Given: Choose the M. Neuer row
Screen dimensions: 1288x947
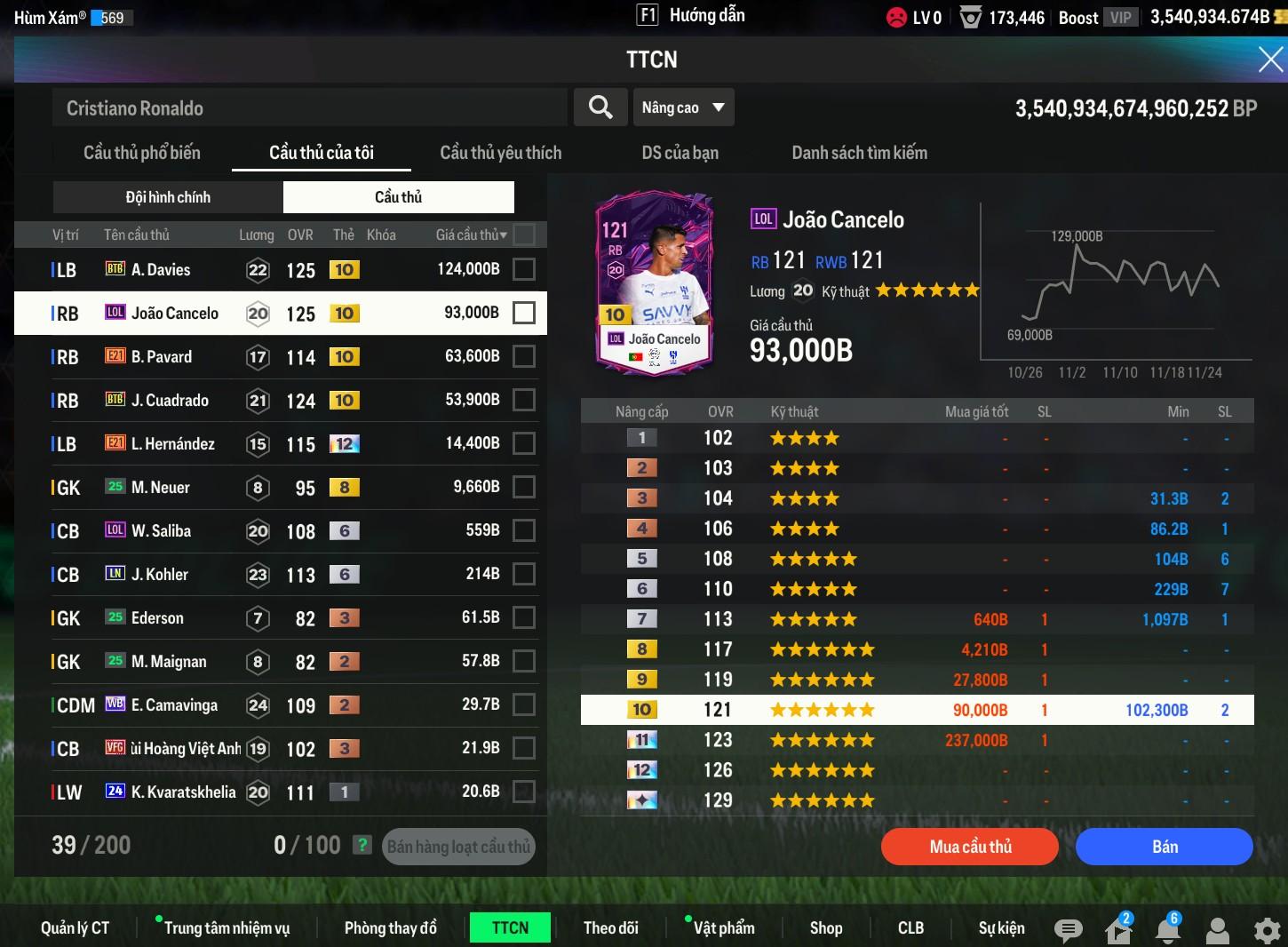Looking at the screenshot, I should 266,487.
